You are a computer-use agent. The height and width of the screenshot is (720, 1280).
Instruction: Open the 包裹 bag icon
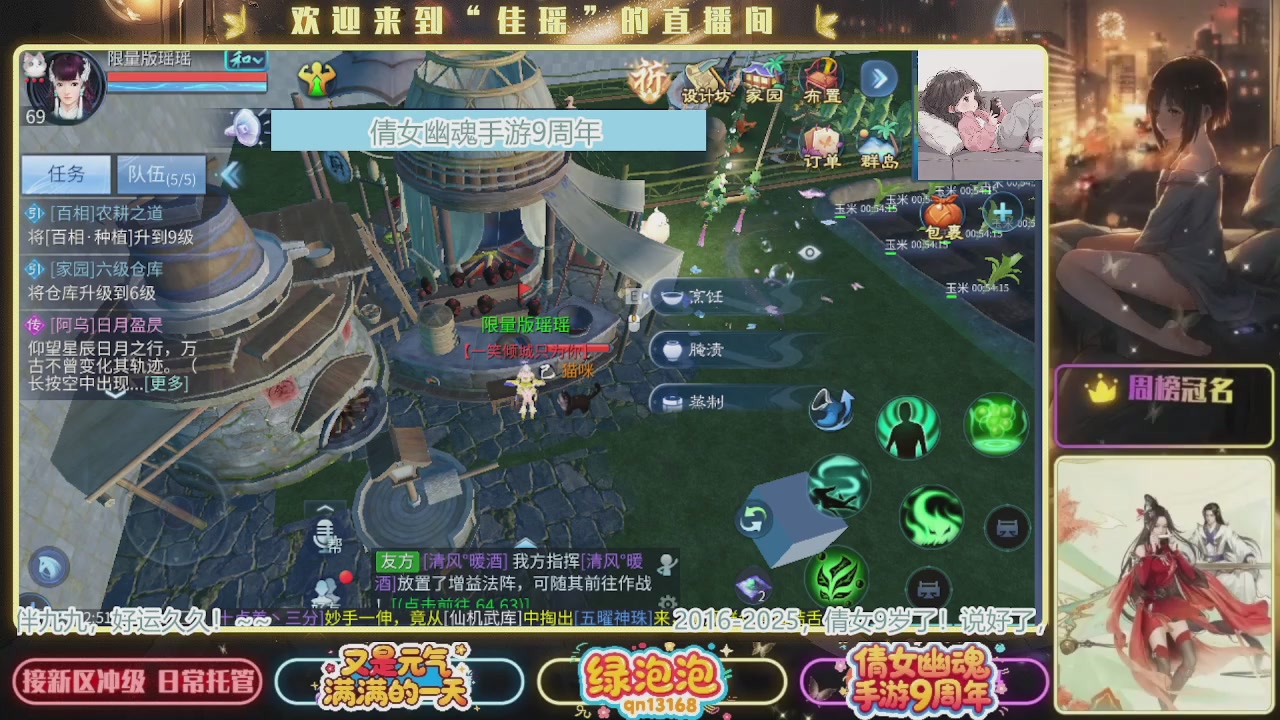click(x=941, y=213)
